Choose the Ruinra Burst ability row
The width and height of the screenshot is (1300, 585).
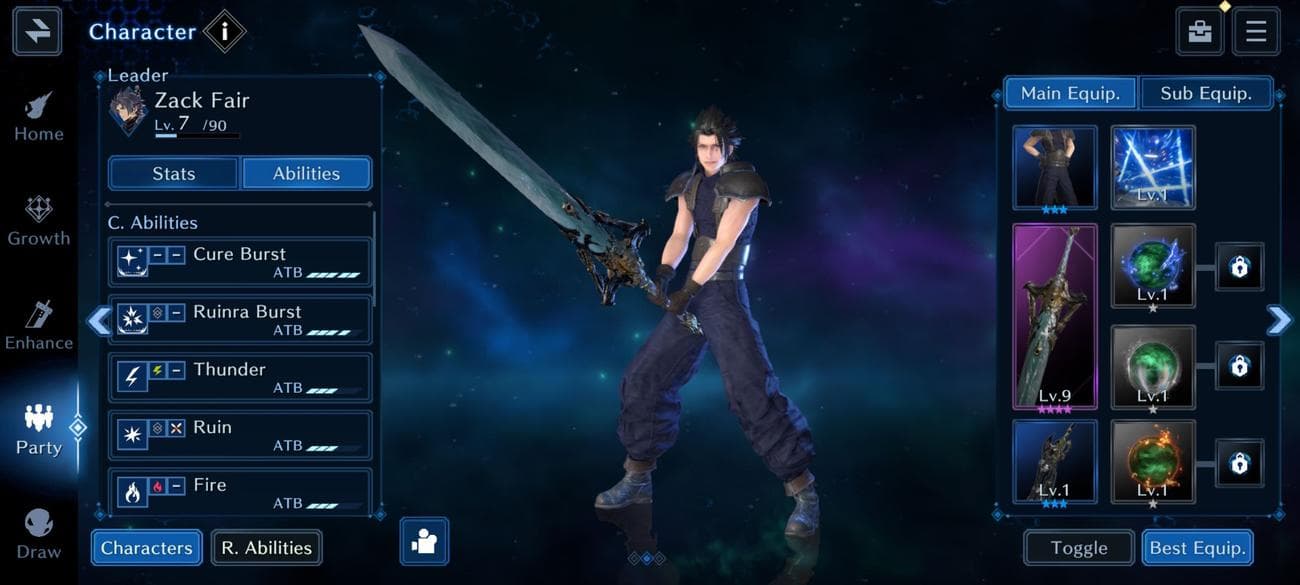(x=239, y=320)
